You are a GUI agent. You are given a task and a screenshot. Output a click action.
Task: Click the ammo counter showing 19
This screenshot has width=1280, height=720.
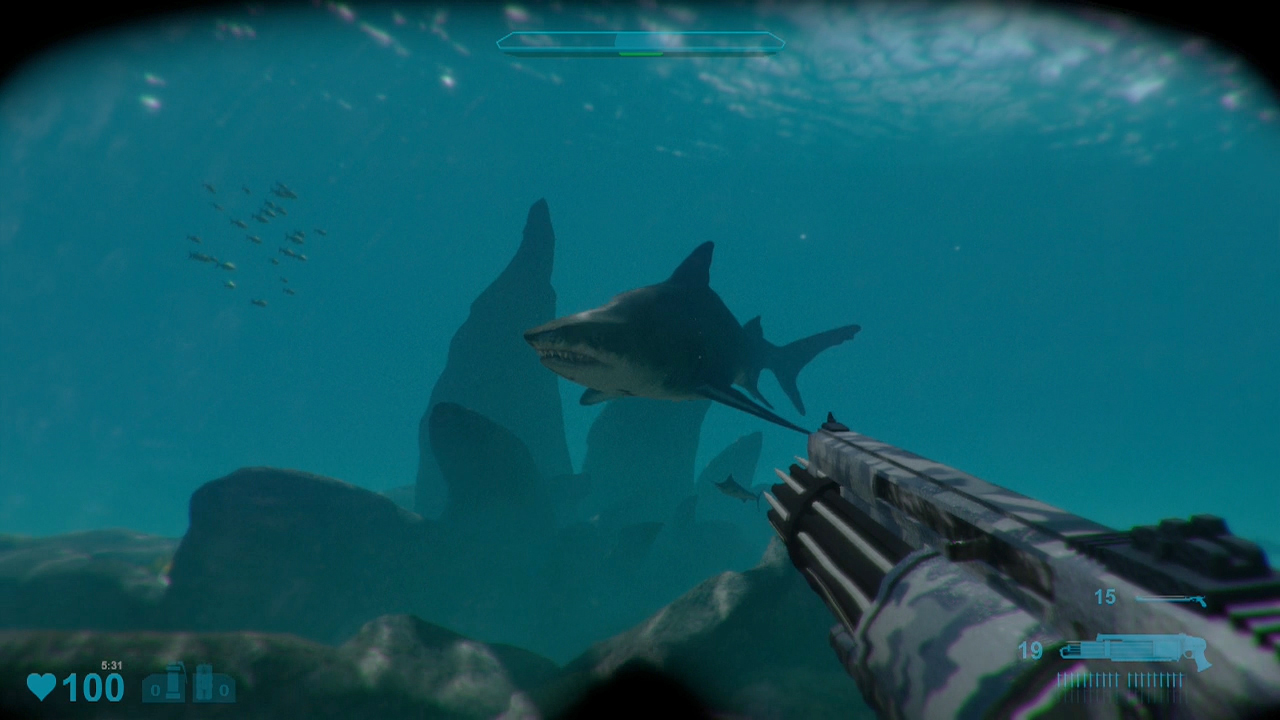pos(1031,649)
